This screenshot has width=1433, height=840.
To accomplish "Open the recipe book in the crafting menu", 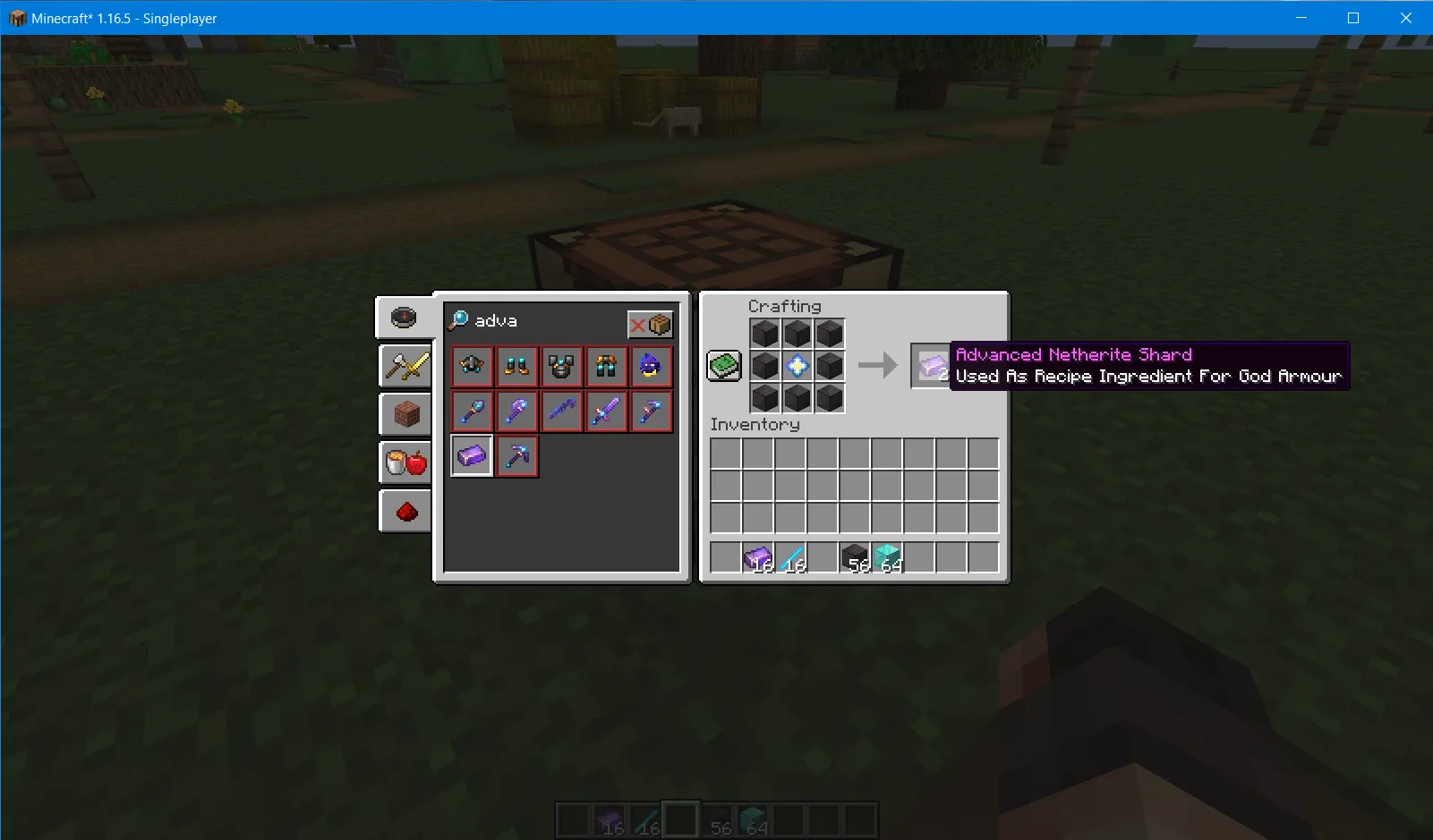I will point(724,365).
